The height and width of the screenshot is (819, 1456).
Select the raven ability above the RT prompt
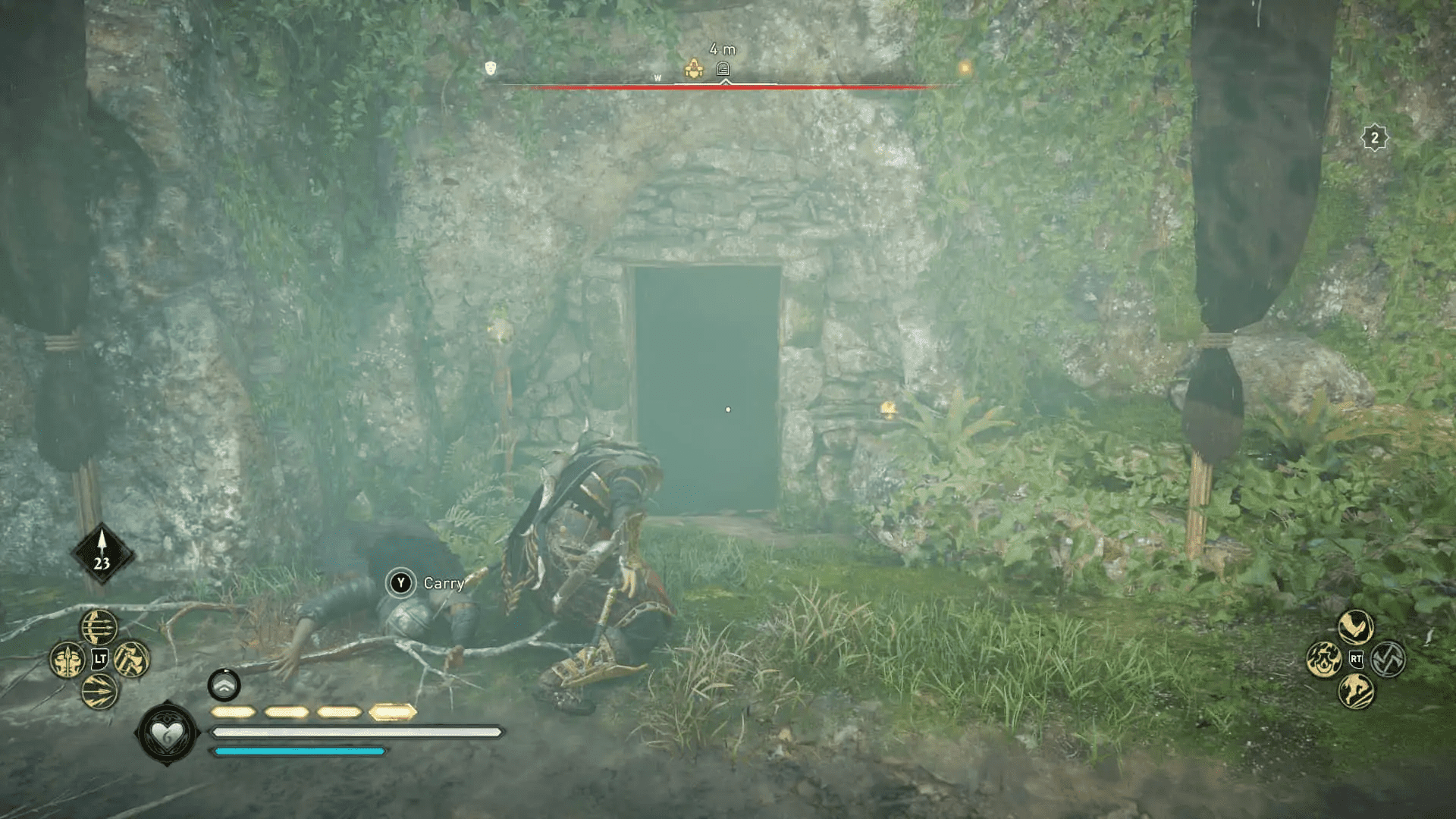pyautogui.click(x=1354, y=627)
